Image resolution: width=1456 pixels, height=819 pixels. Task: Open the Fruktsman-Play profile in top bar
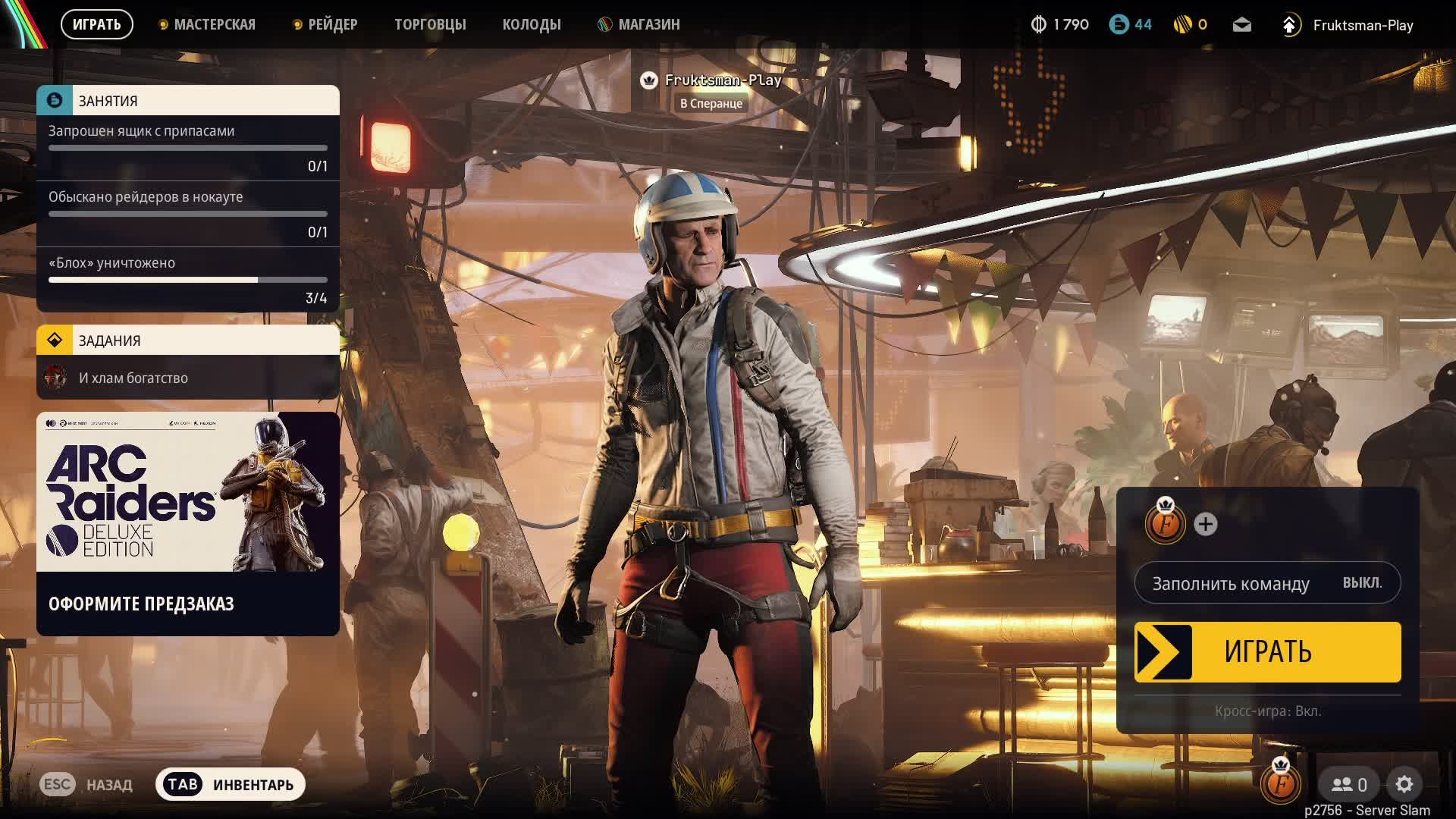[1362, 25]
